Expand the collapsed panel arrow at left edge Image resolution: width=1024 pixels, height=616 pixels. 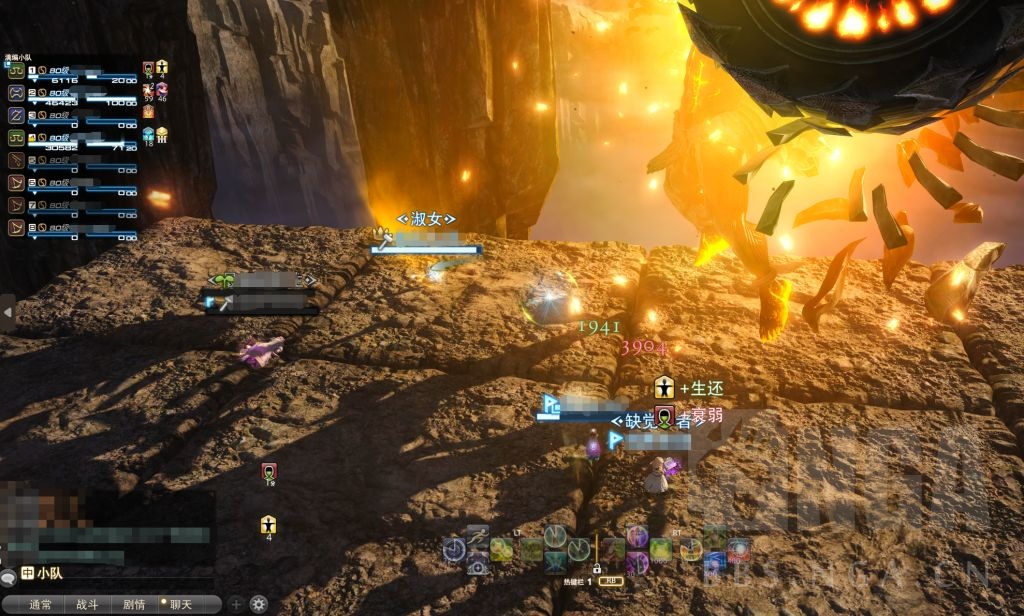(8, 313)
